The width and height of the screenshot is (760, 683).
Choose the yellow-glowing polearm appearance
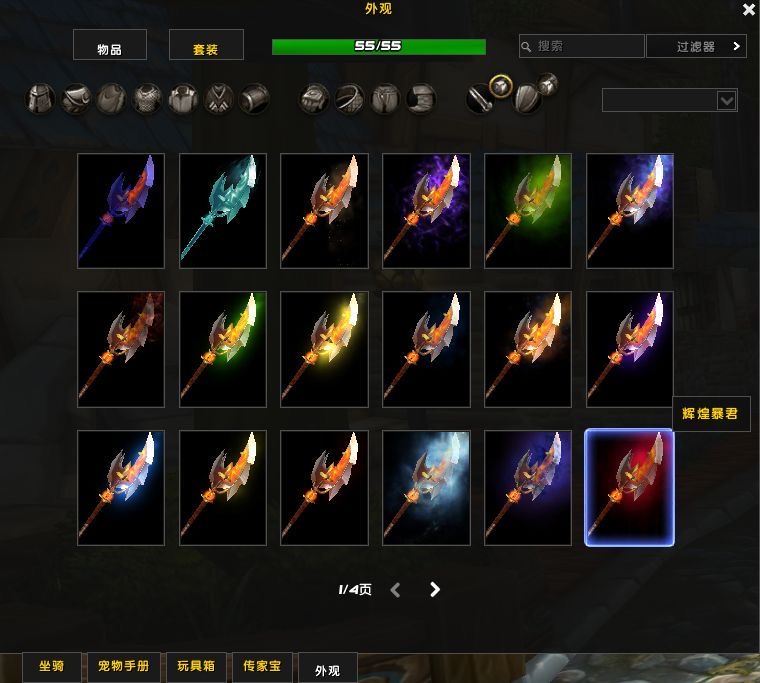325,349
